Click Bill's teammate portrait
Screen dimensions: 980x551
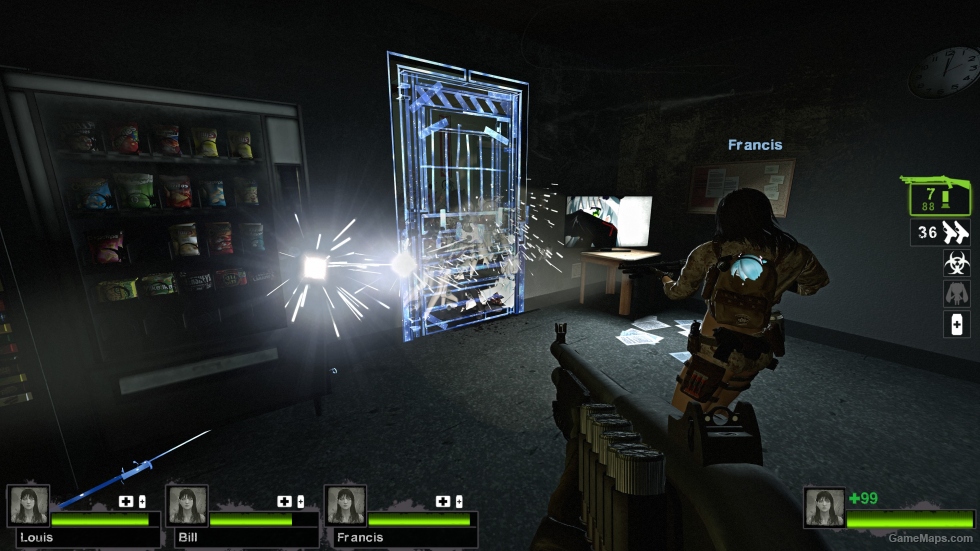click(187, 506)
